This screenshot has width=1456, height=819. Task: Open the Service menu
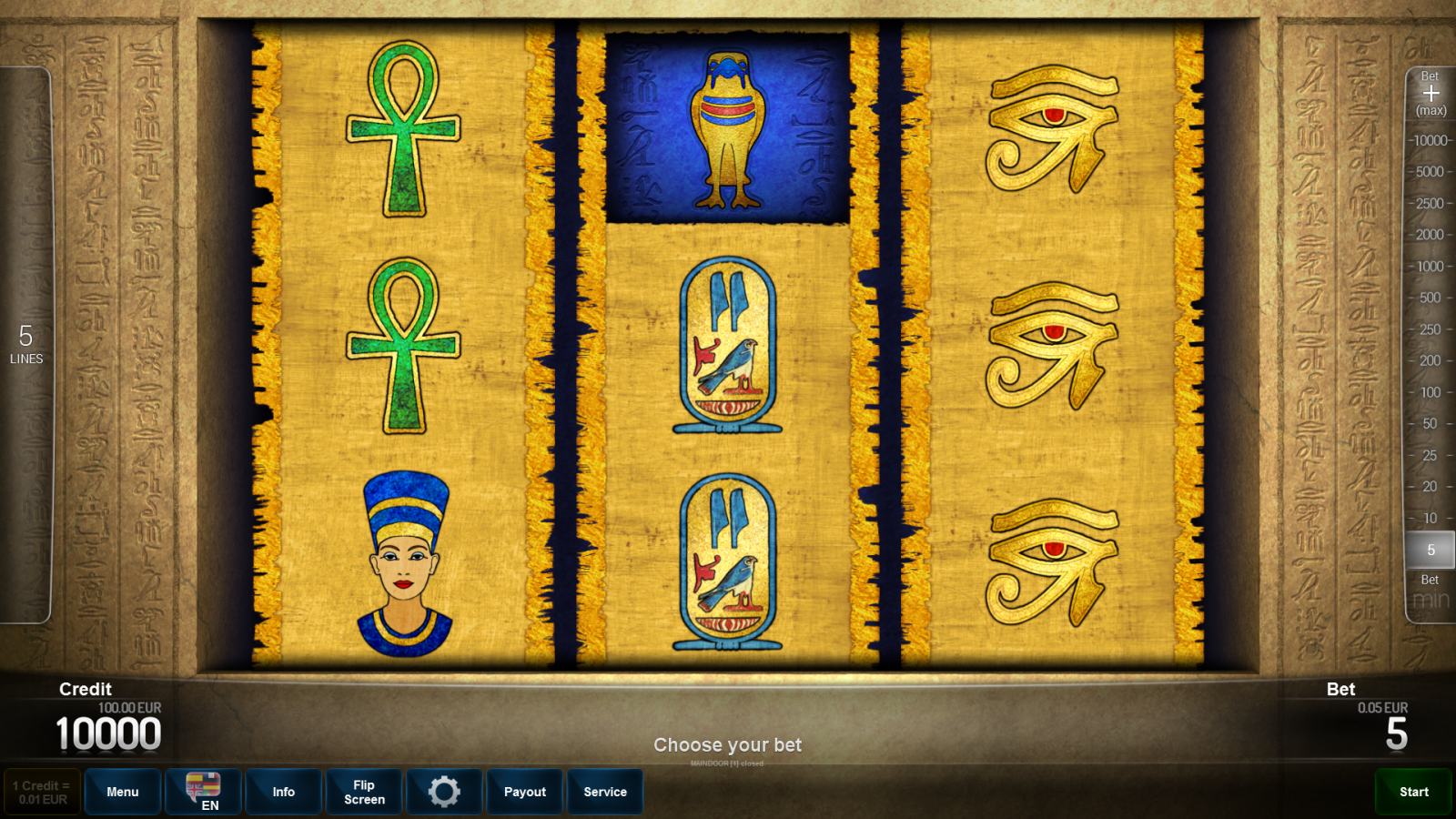pyautogui.click(x=605, y=792)
